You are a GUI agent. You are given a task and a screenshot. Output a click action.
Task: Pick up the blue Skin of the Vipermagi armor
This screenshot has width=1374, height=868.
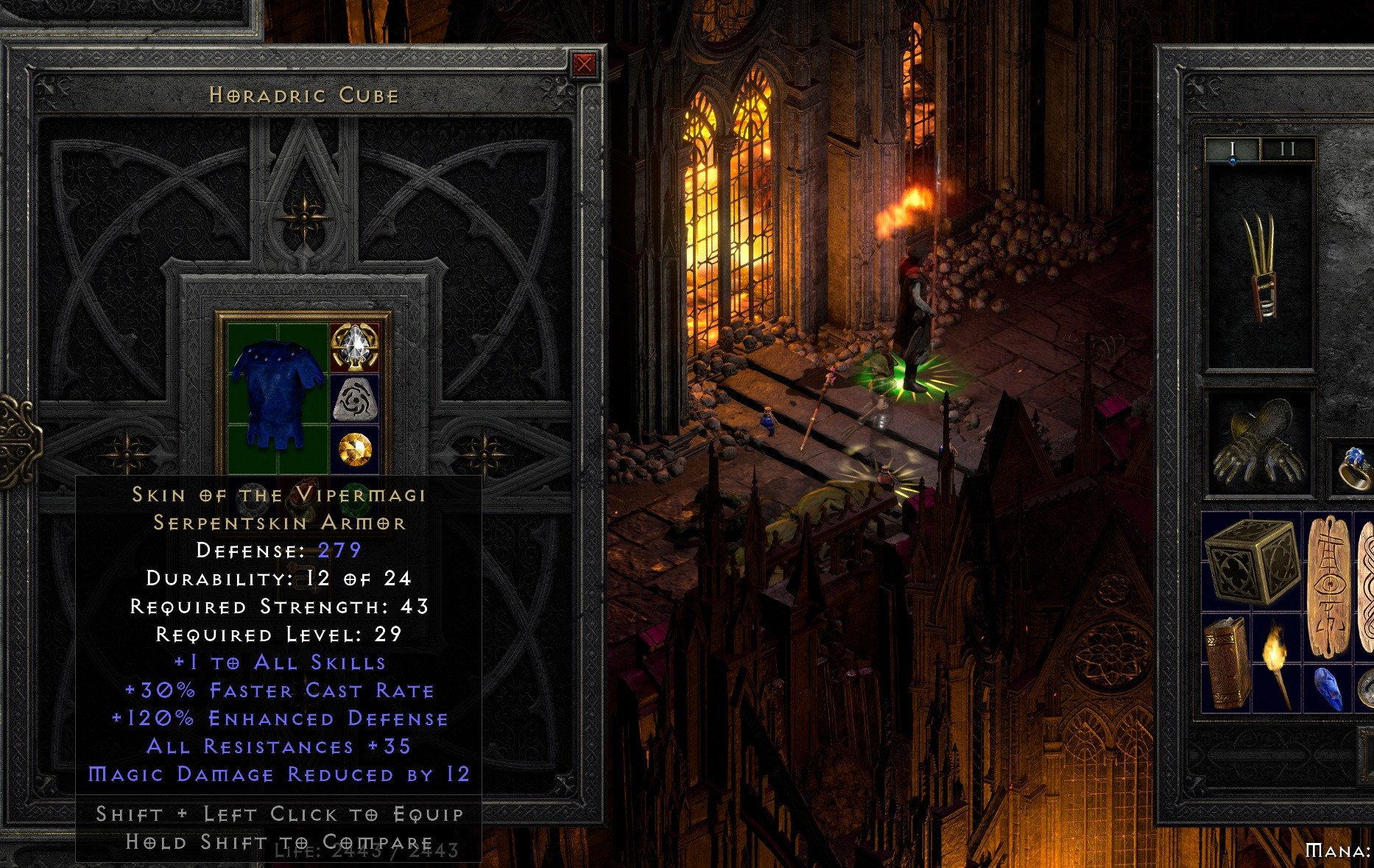pyautogui.click(x=278, y=394)
